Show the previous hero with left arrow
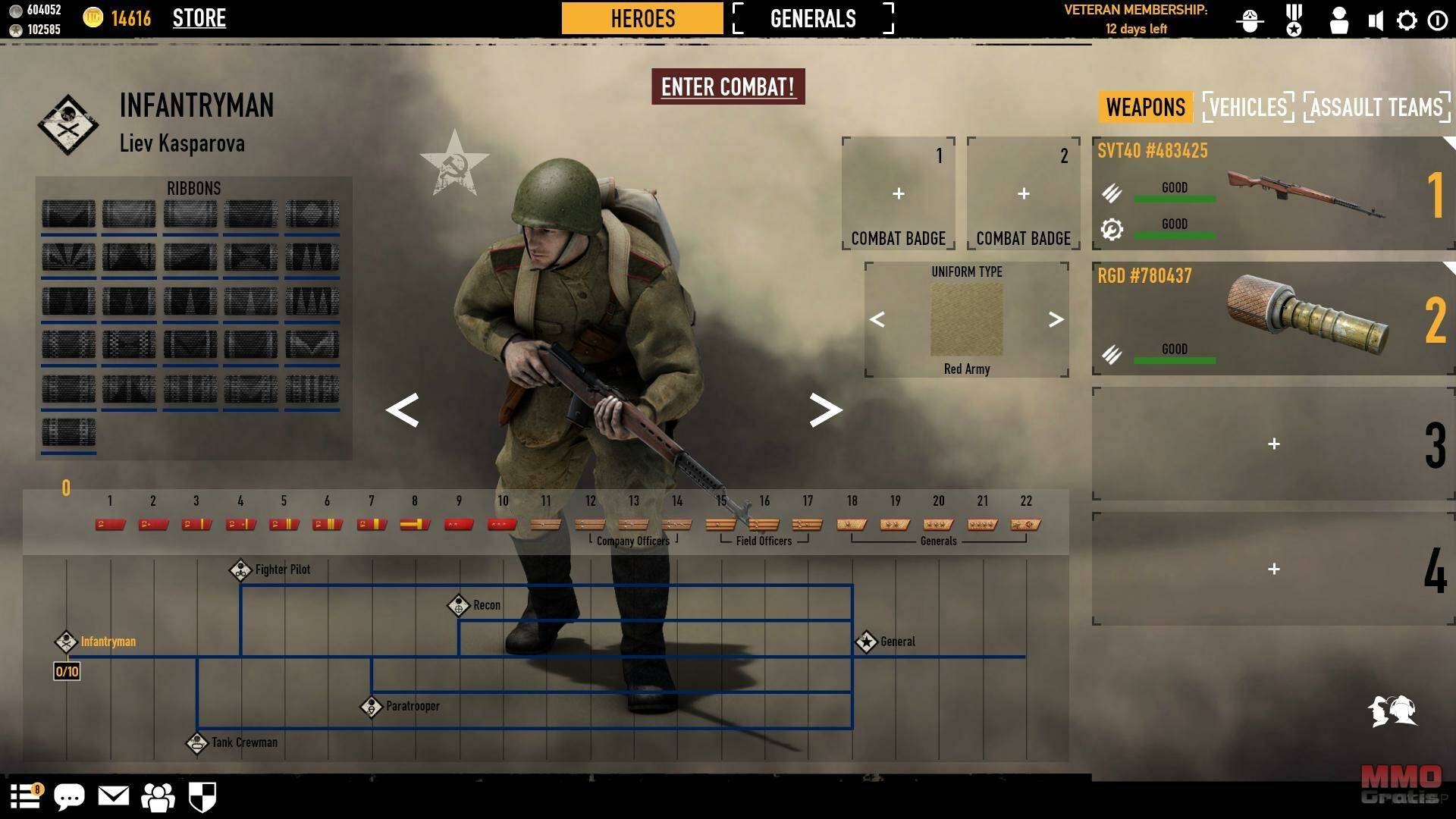This screenshot has height=819, width=1456. tap(402, 410)
